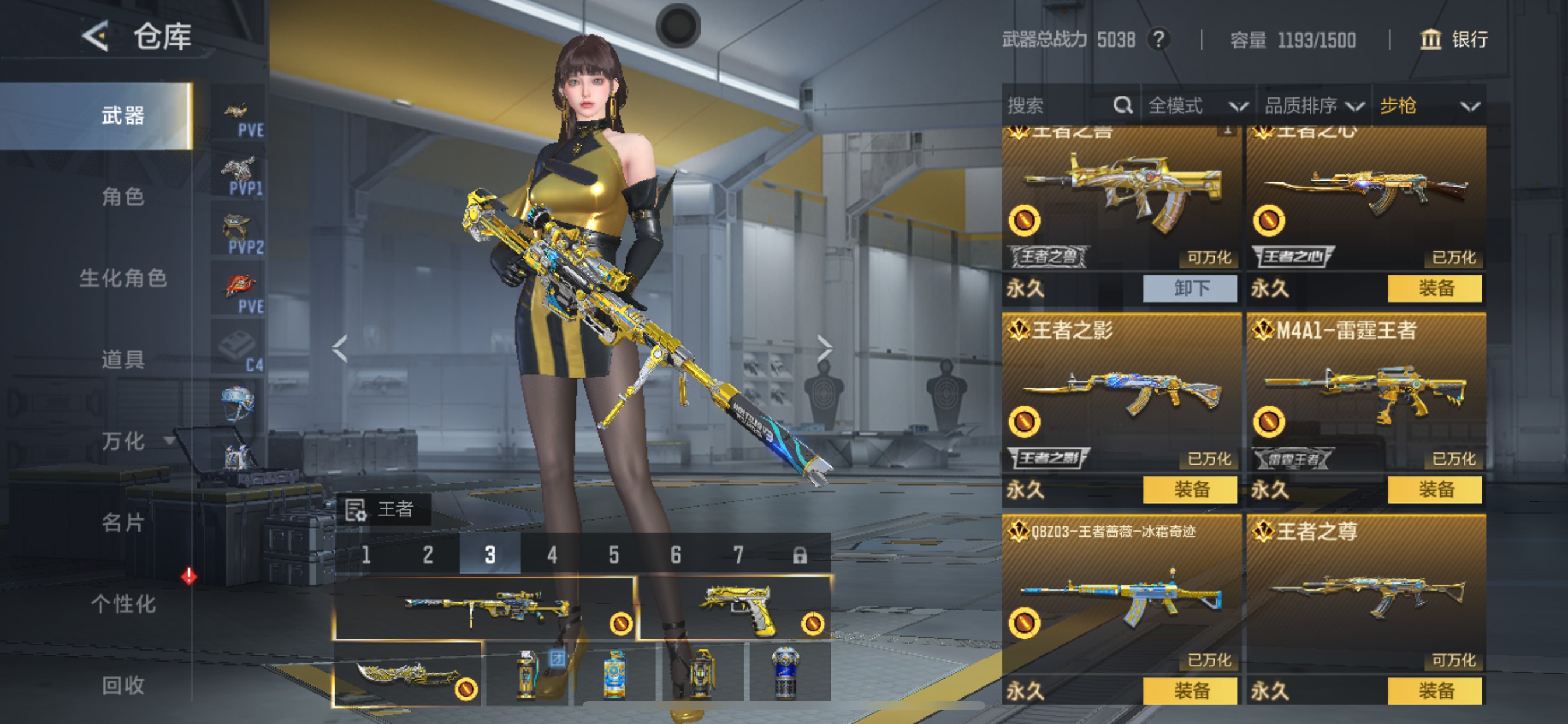Open the 回收 recycle section
Screen dimensions: 1568x724
[x=123, y=686]
